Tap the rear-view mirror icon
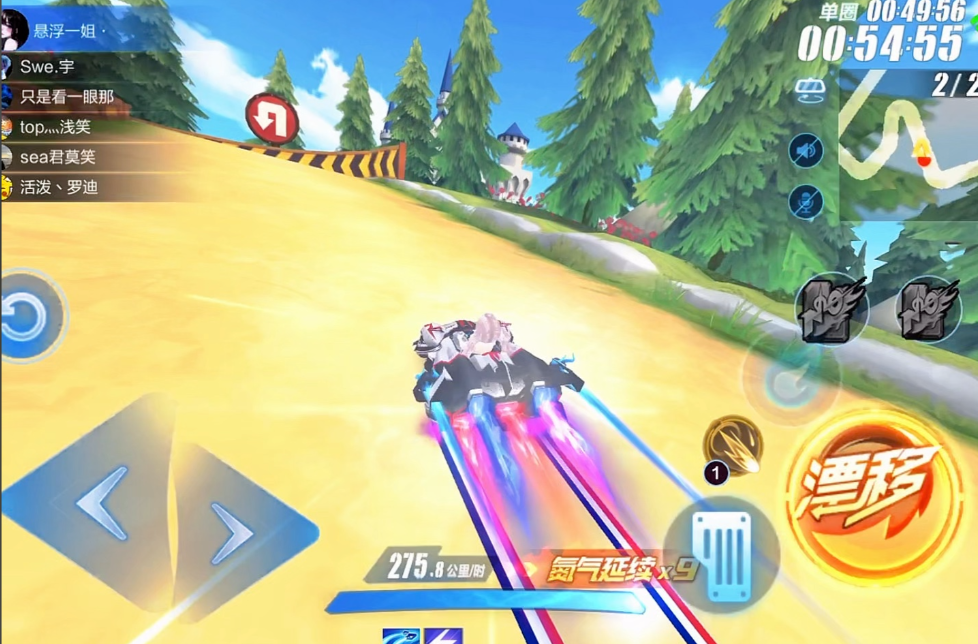This screenshot has width=978, height=644. tap(808, 92)
